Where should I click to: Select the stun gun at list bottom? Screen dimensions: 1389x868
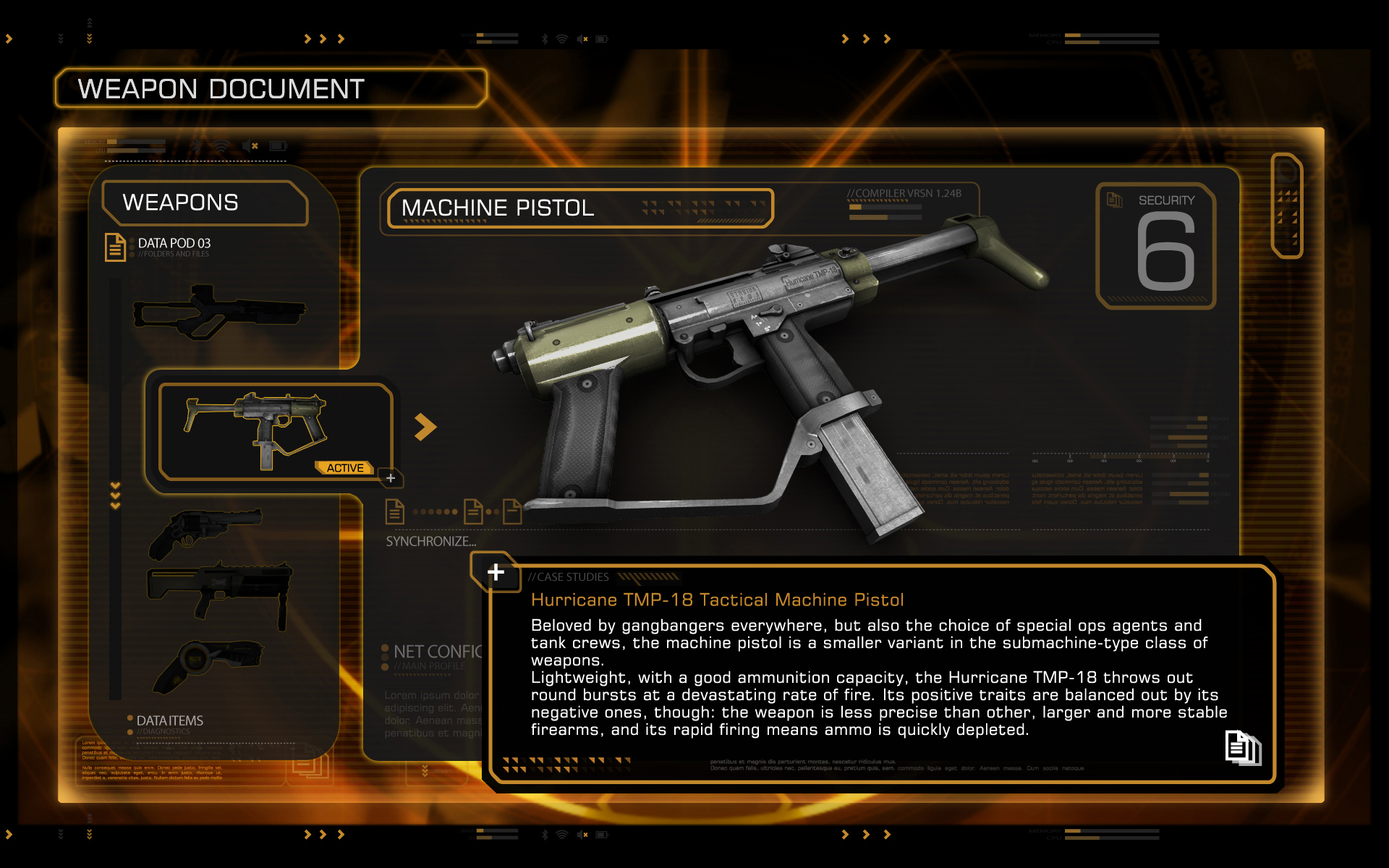tap(208, 665)
